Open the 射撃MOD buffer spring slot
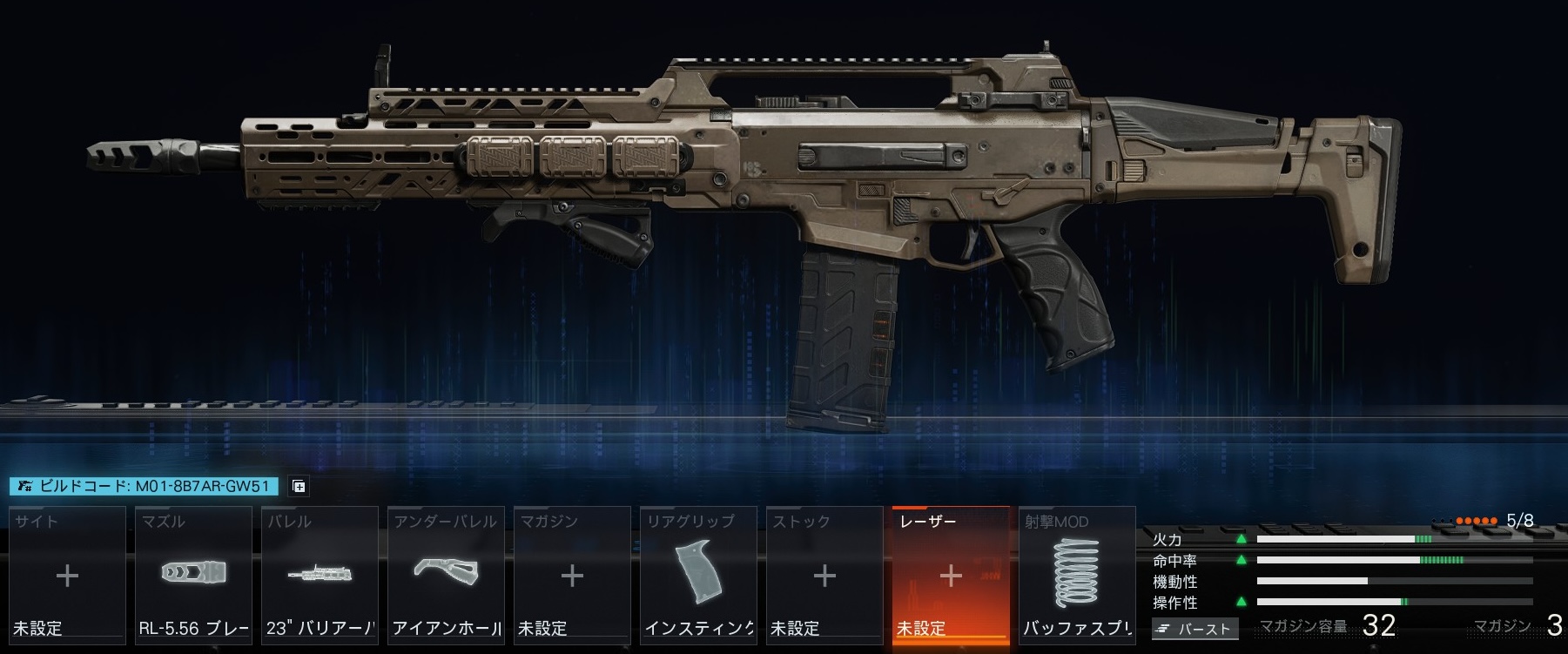This screenshot has height=654, width=1568. pyautogui.click(x=1077, y=575)
